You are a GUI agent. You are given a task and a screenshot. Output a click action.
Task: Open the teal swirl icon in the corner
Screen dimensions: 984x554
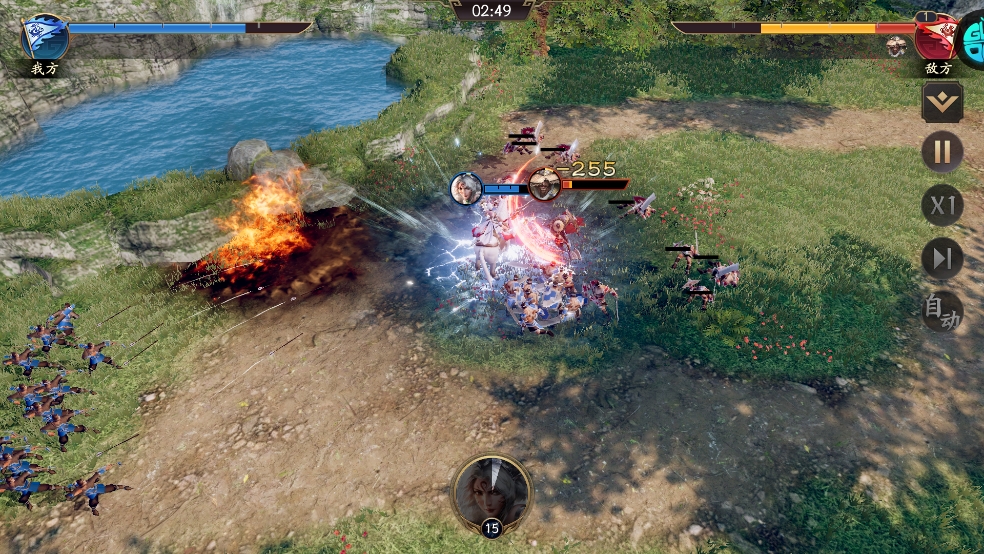(972, 37)
